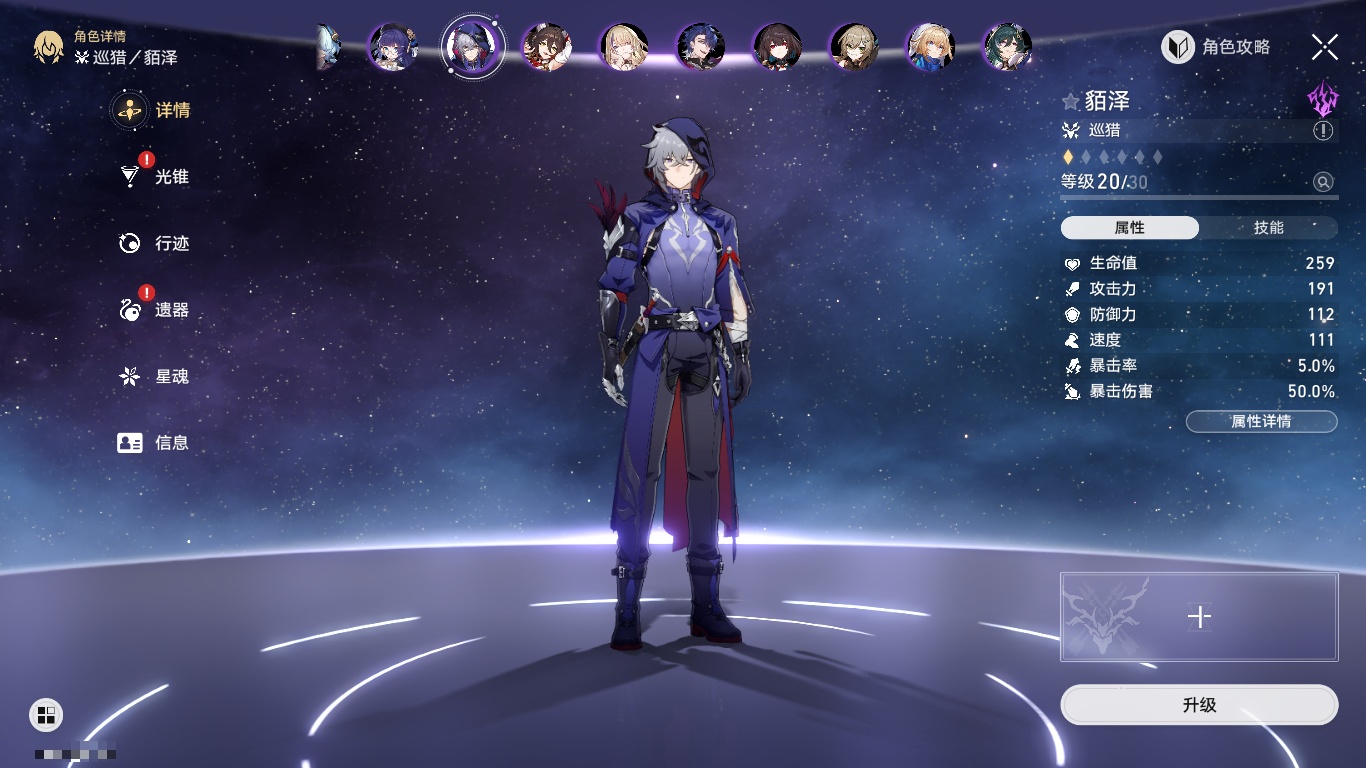
Task: Open the four-square grid menu icon
Action: [x=45, y=714]
